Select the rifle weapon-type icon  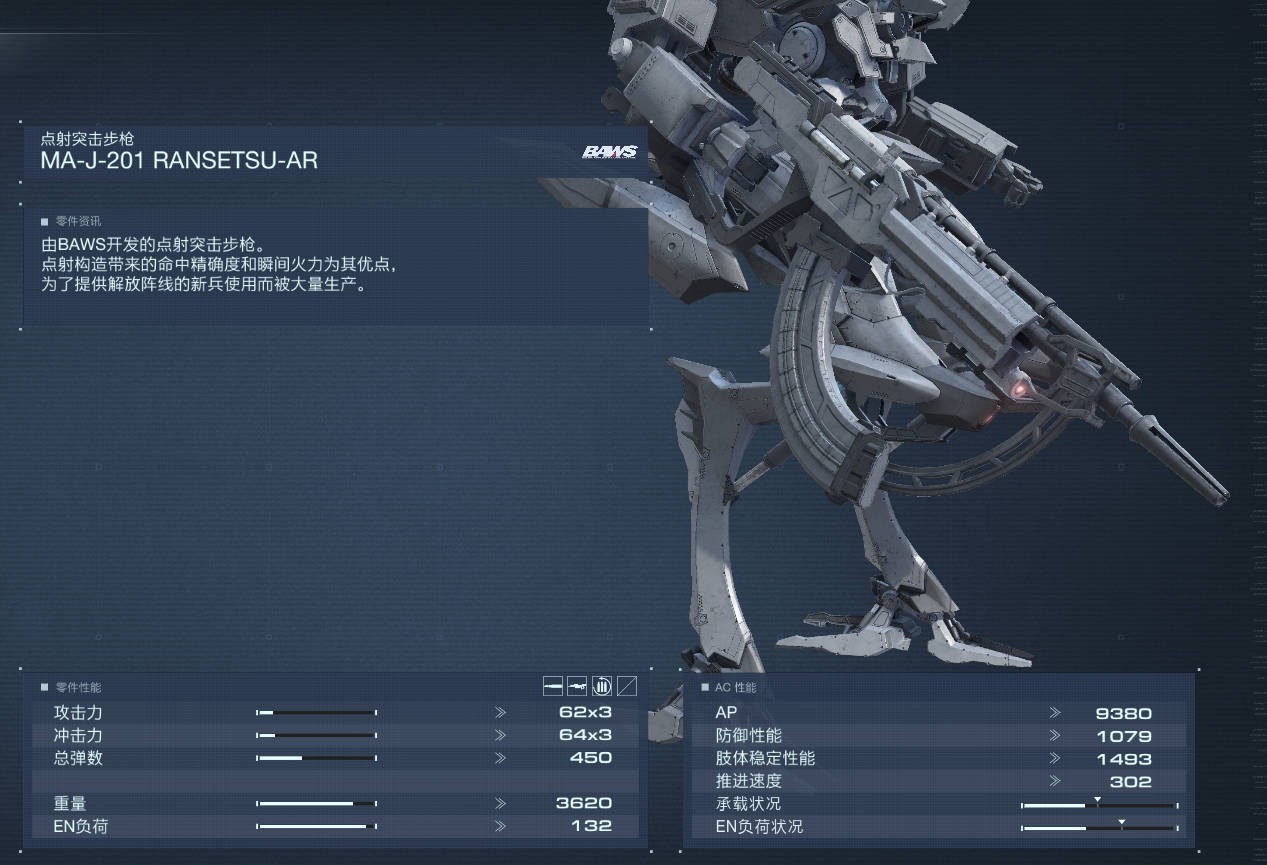point(577,686)
